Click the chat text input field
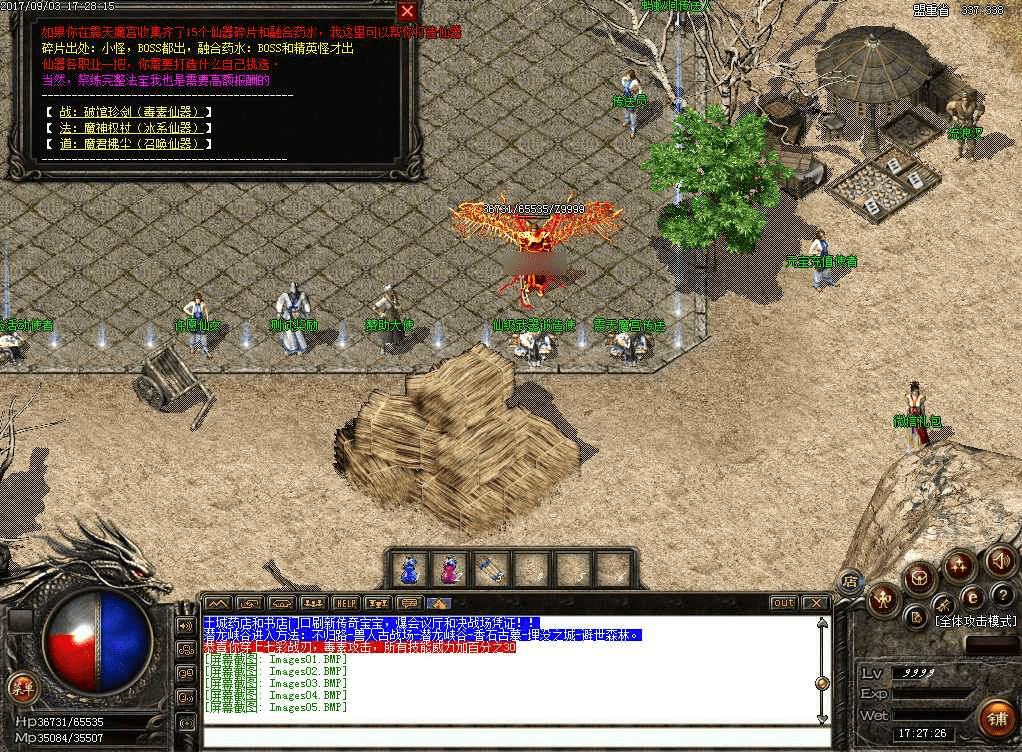The width and height of the screenshot is (1022, 752). [x=510, y=739]
